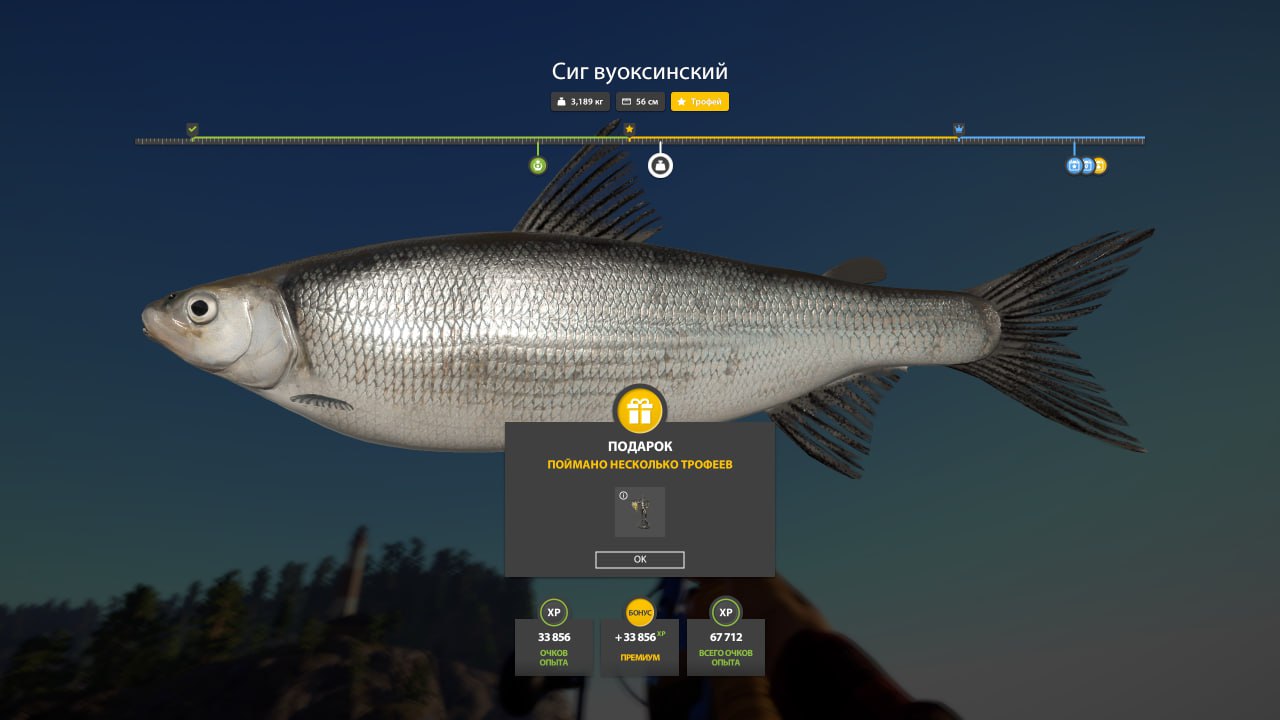Click the yellow gift box icon
The width and height of the screenshot is (1280, 720).
pyautogui.click(x=640, y=410)
